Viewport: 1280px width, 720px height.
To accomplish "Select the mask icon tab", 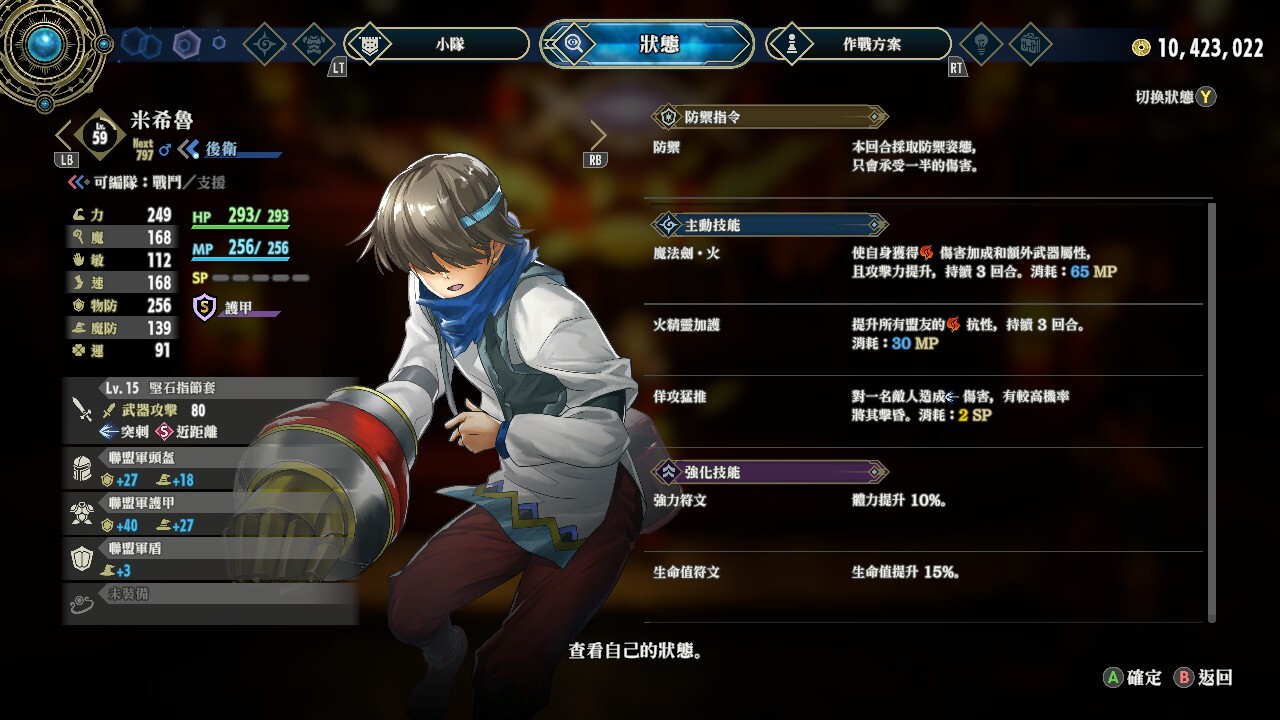I will (x=314, y=44).
